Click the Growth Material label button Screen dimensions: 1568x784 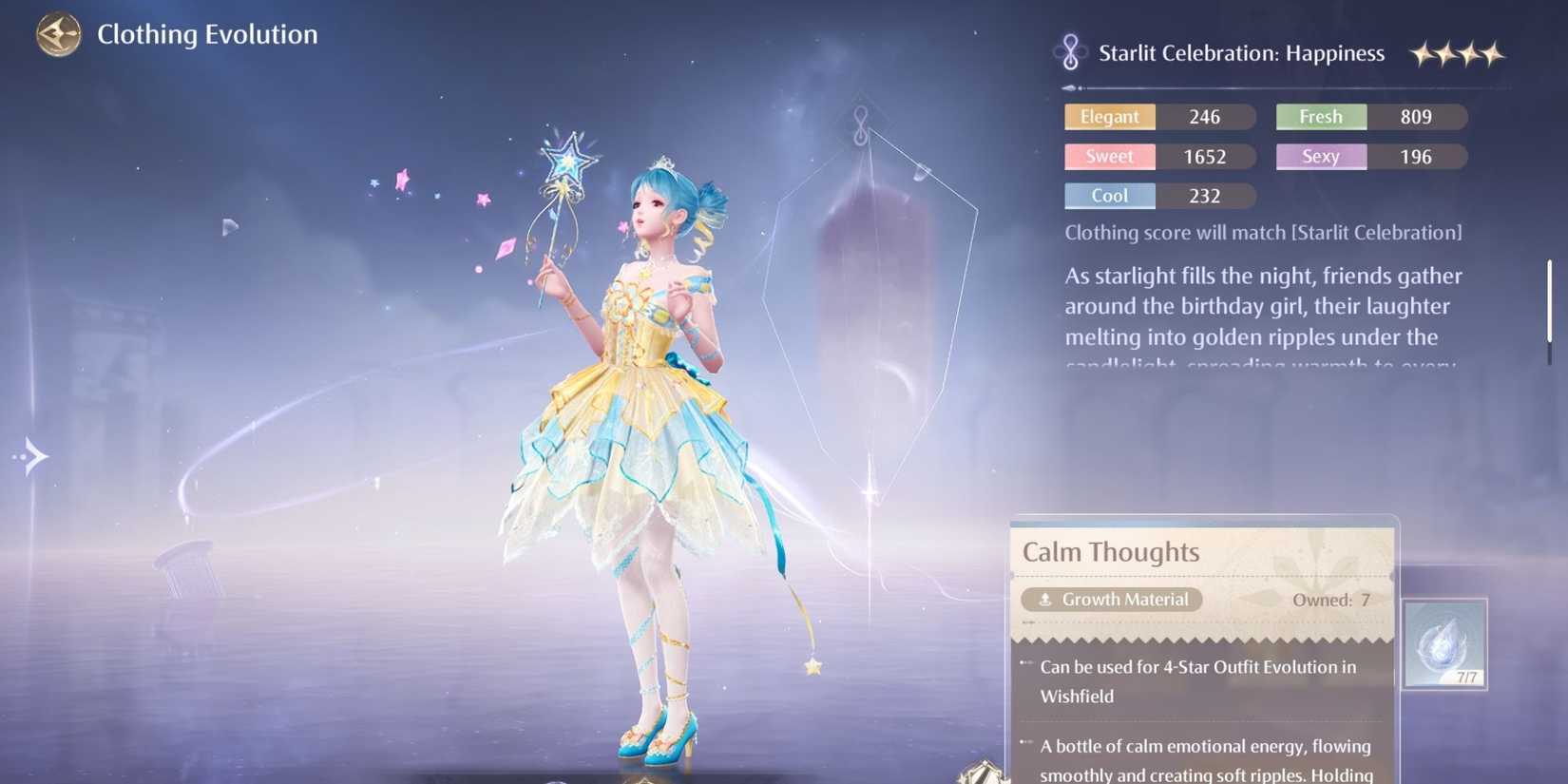click(1111, 599)
